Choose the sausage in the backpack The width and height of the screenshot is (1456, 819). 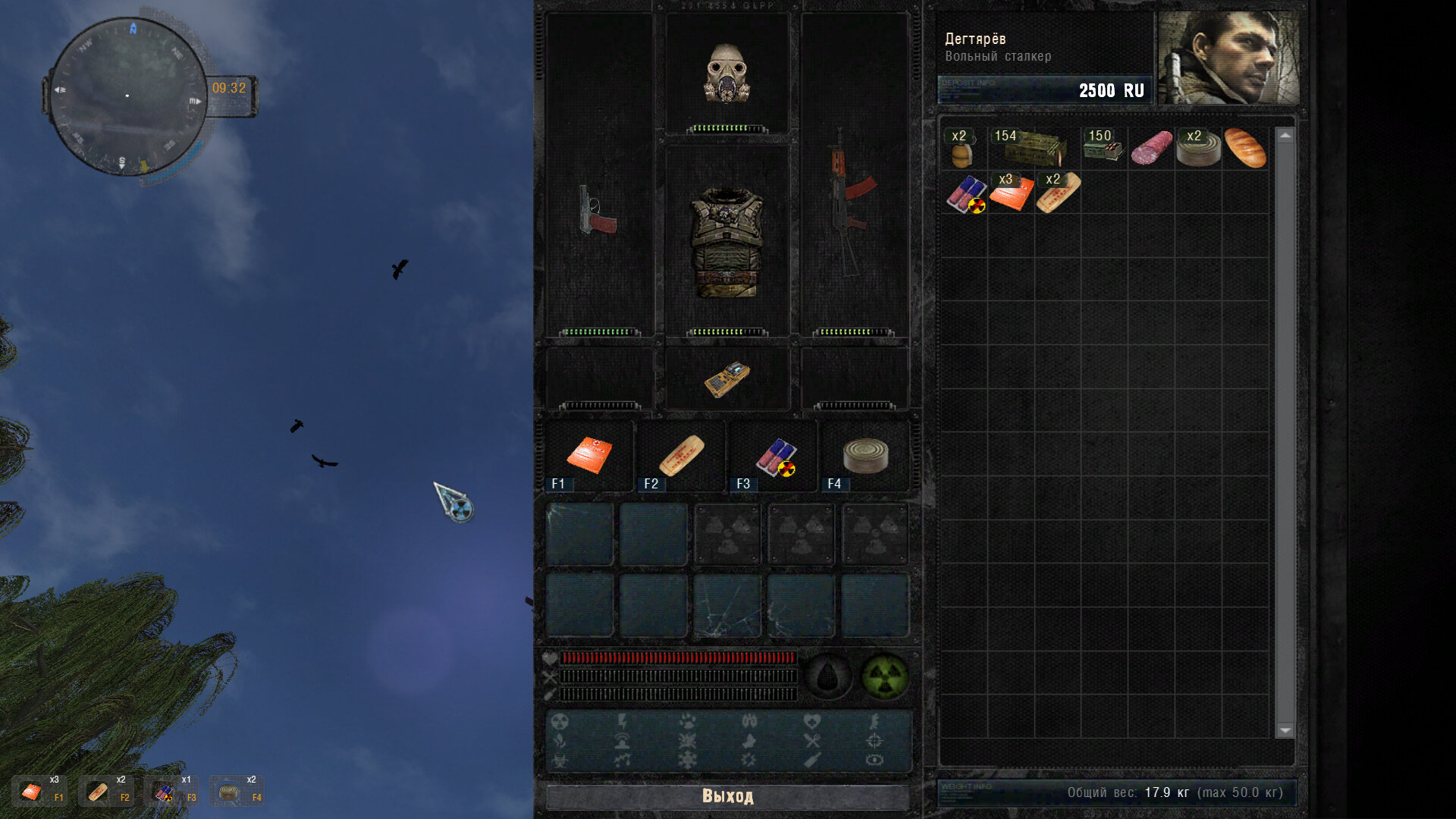coord(1151,148)
